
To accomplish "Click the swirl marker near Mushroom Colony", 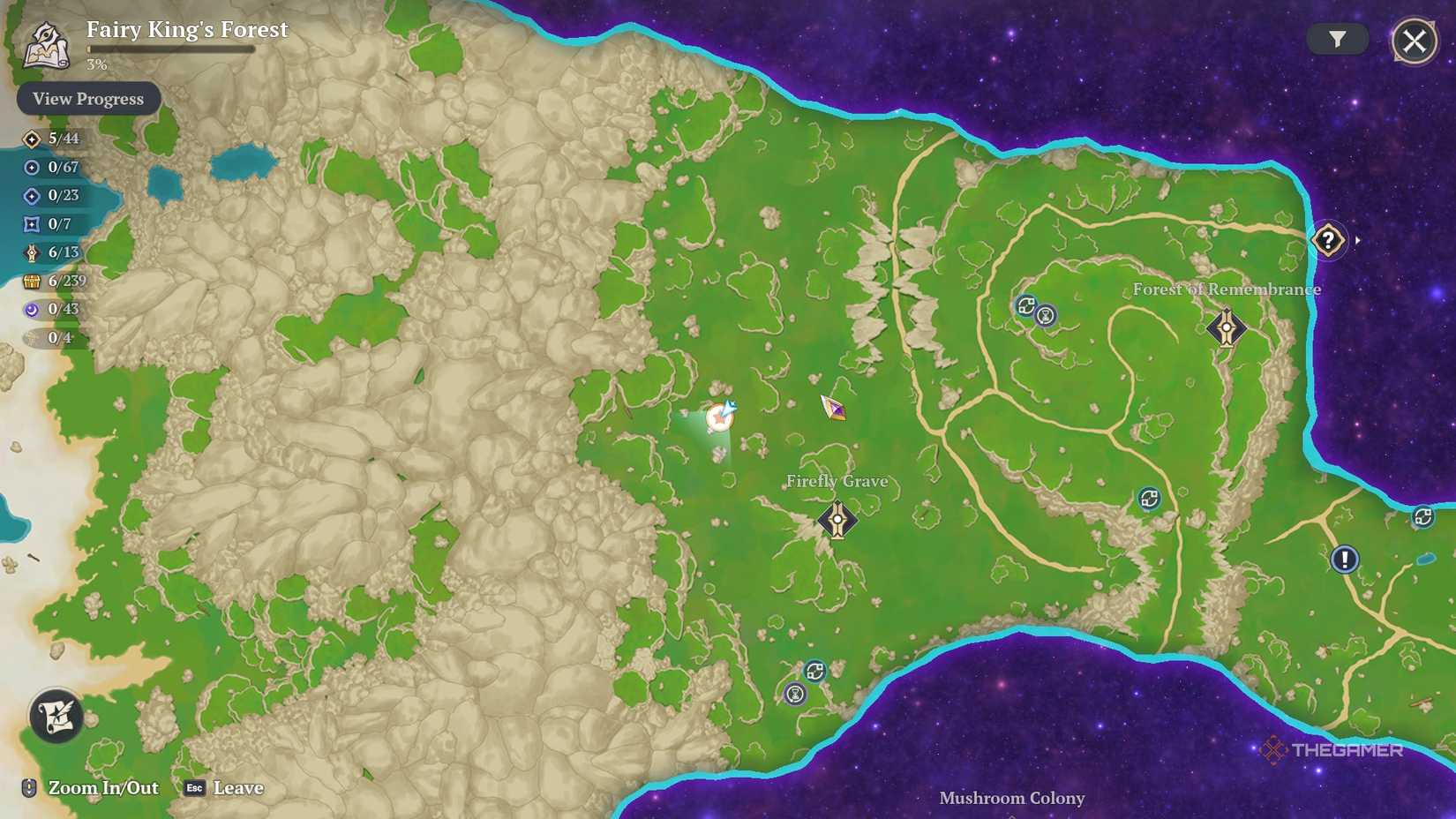I will [816, 668].
